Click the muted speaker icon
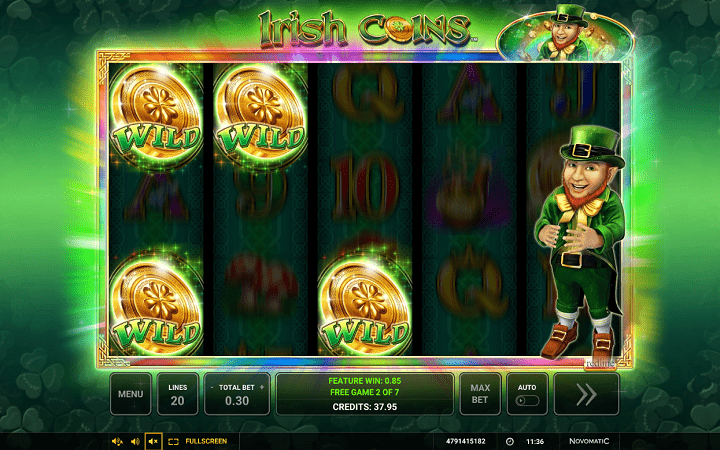The width and height of the screenshot is (720, 450). click(x=153, y=440)
